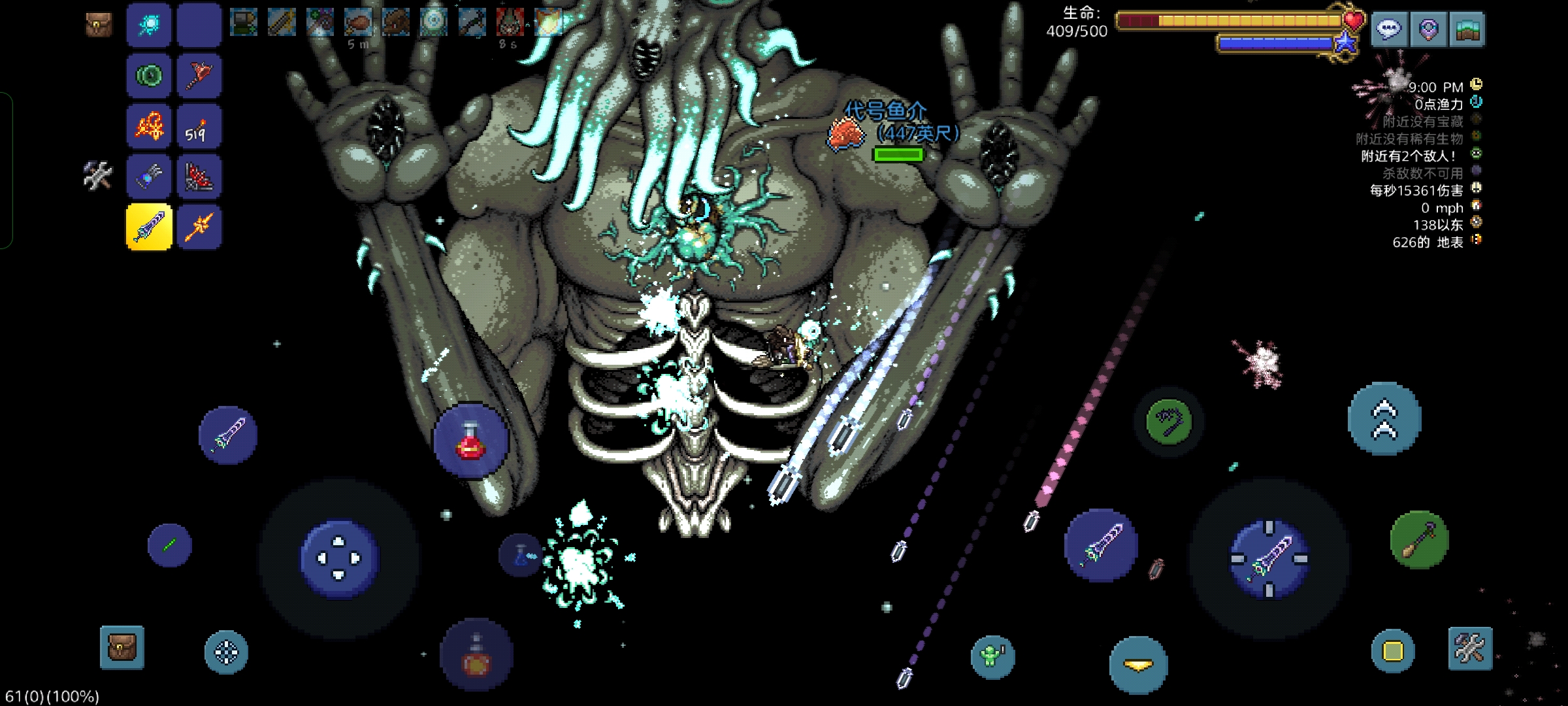Select the fiery orange weapon hotbar slot
This screenshot has width=1568, height=706.
click(x=149, y=126)
